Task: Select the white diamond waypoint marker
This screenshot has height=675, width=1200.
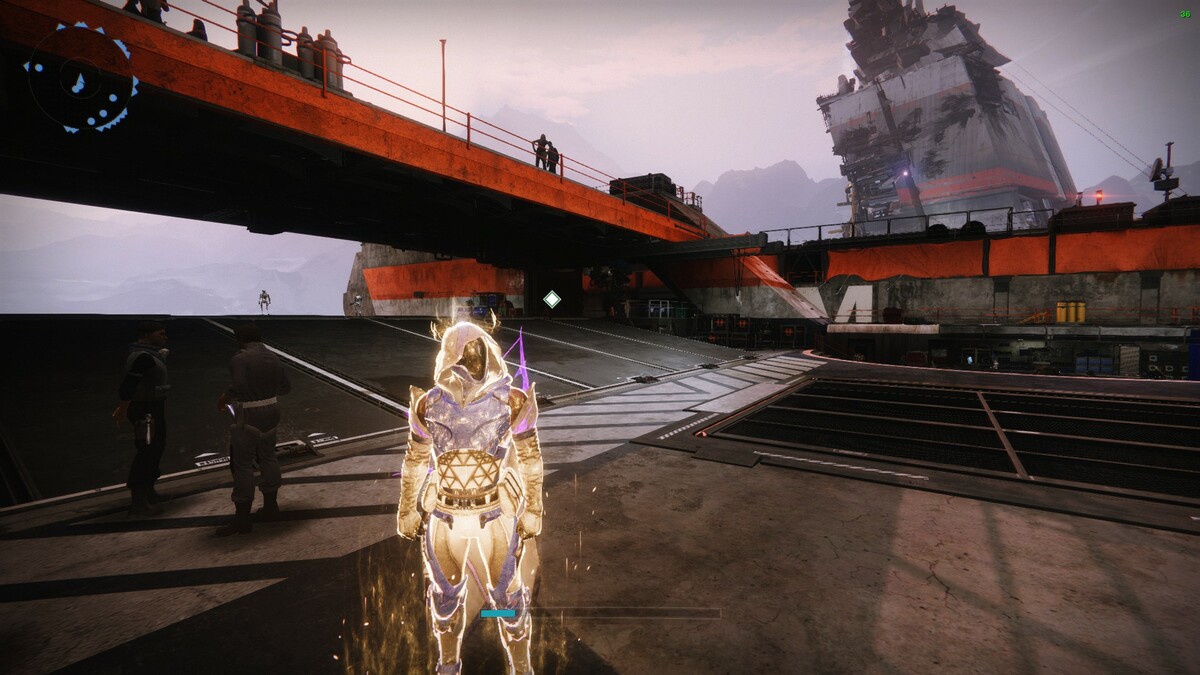Action: point(551,298)
